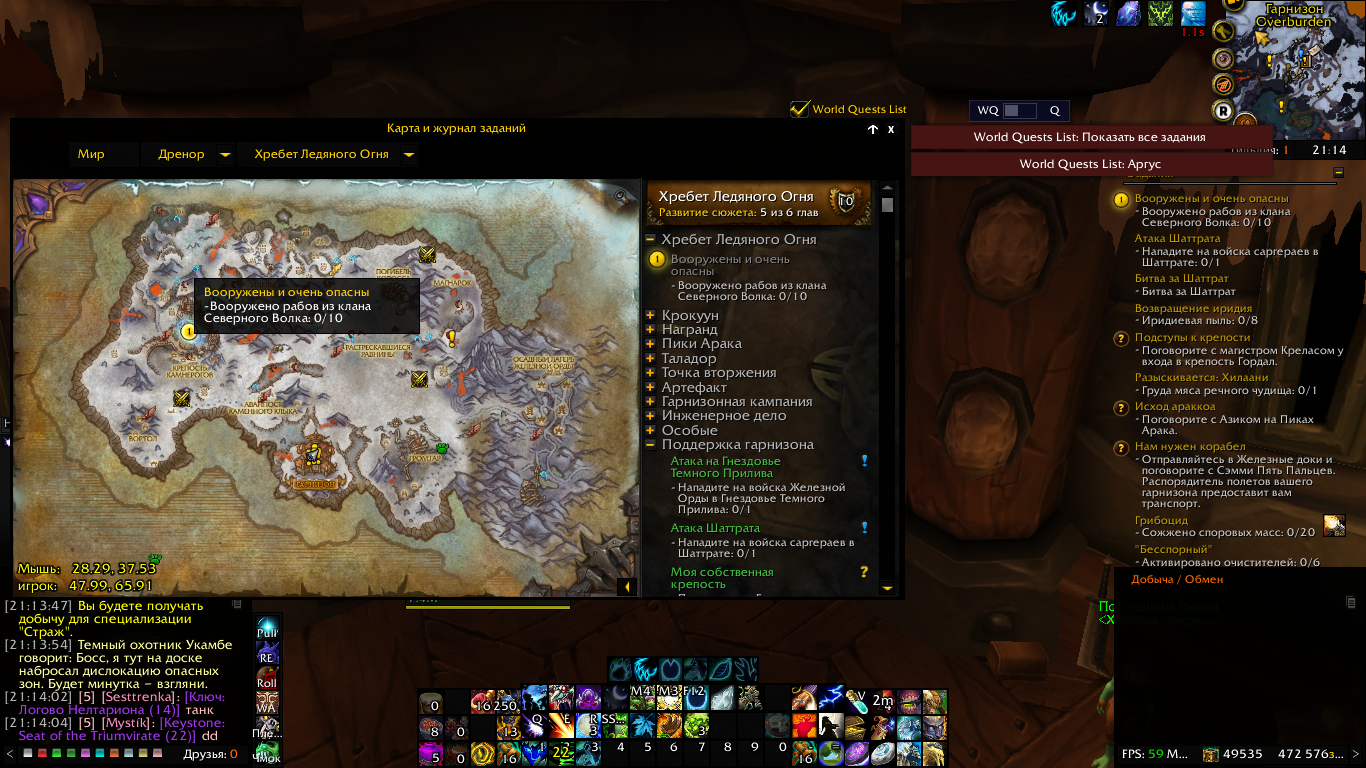Toggle the World Quests List checkbox
The image size is (1366, 768).
click(799, 109)
